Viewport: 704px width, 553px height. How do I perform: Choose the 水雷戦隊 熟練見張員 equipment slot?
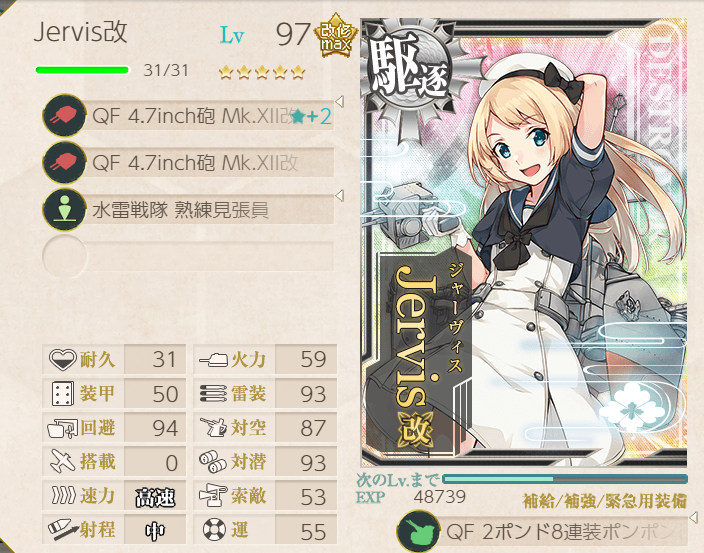[x=190, y=210]
